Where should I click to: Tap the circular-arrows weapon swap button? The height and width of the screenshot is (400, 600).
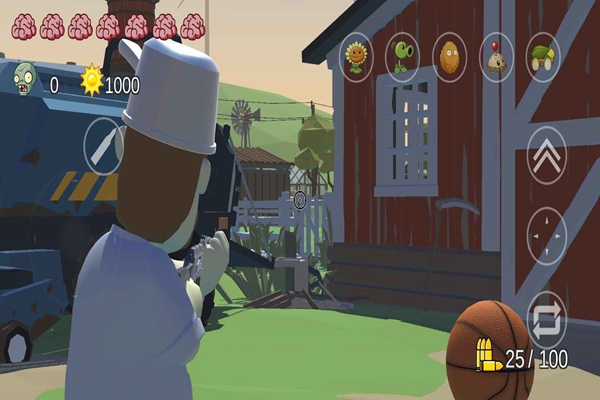coord(546,319)
